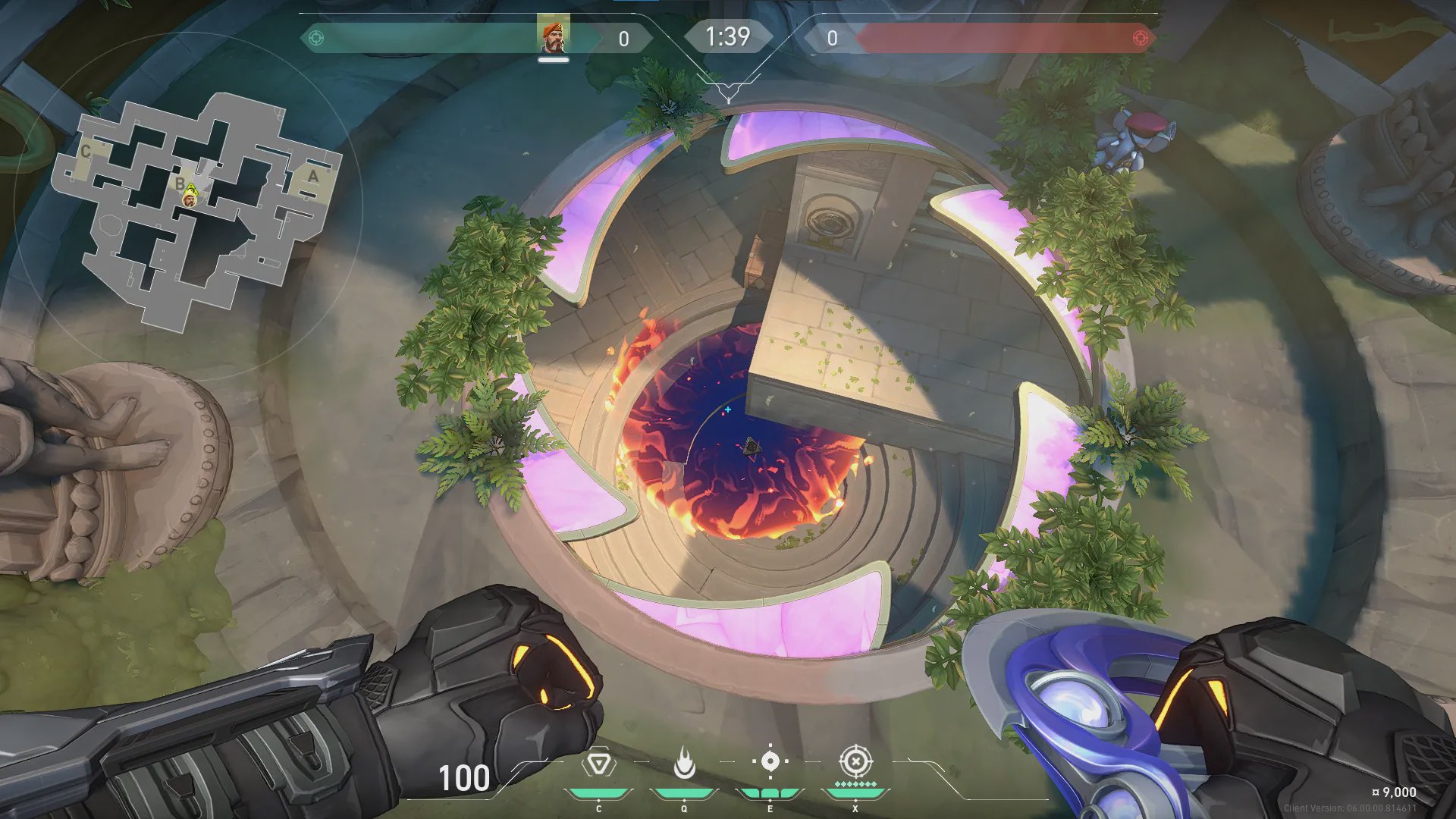This screenshot has width=1456, height=819.
Task: Activate the Incendiary flame ability icon
Action: [x=684, y=763]
